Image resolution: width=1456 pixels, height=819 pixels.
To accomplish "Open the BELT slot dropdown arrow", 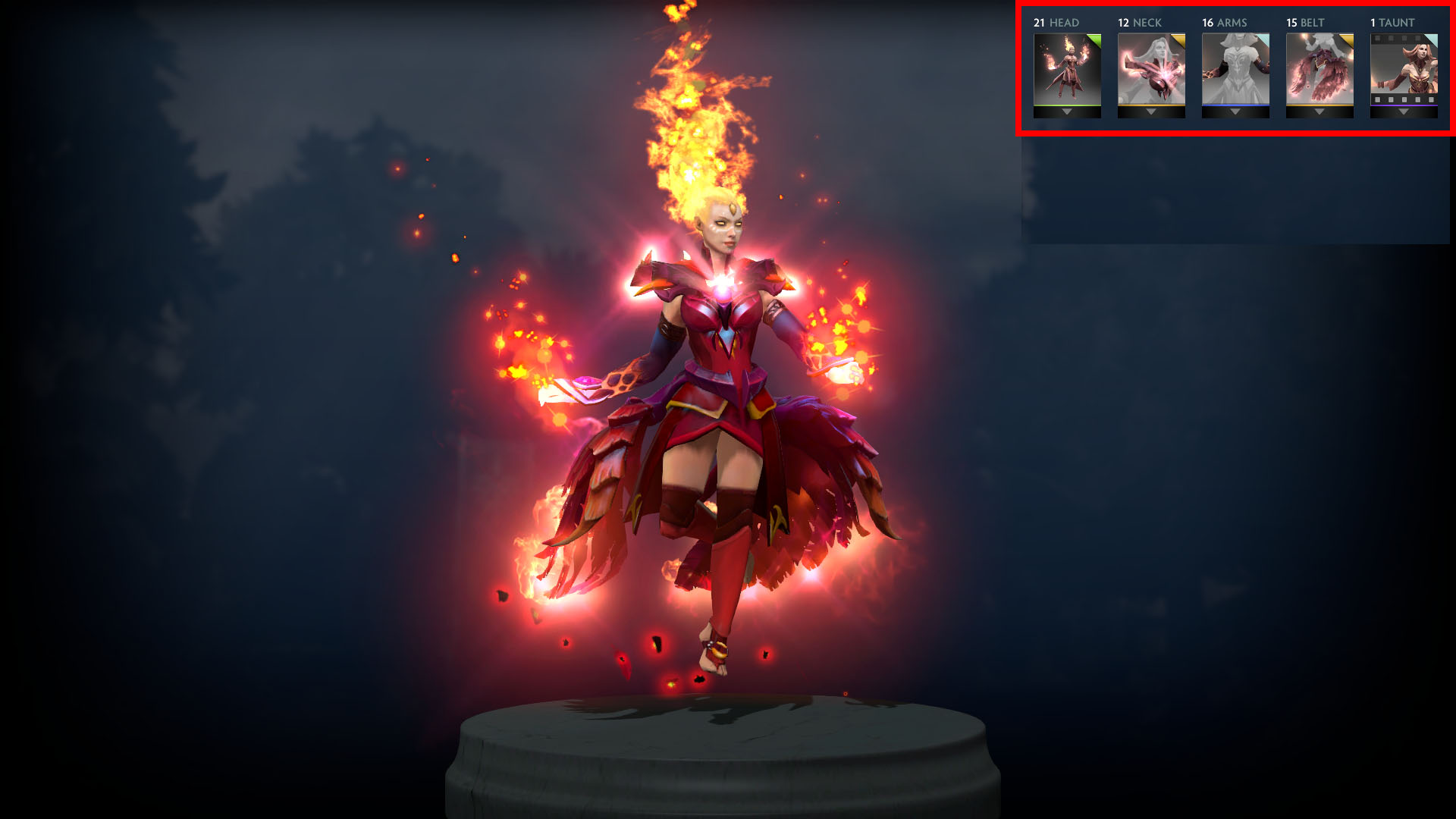I will pyautogui.click(x=1319, y=111).
